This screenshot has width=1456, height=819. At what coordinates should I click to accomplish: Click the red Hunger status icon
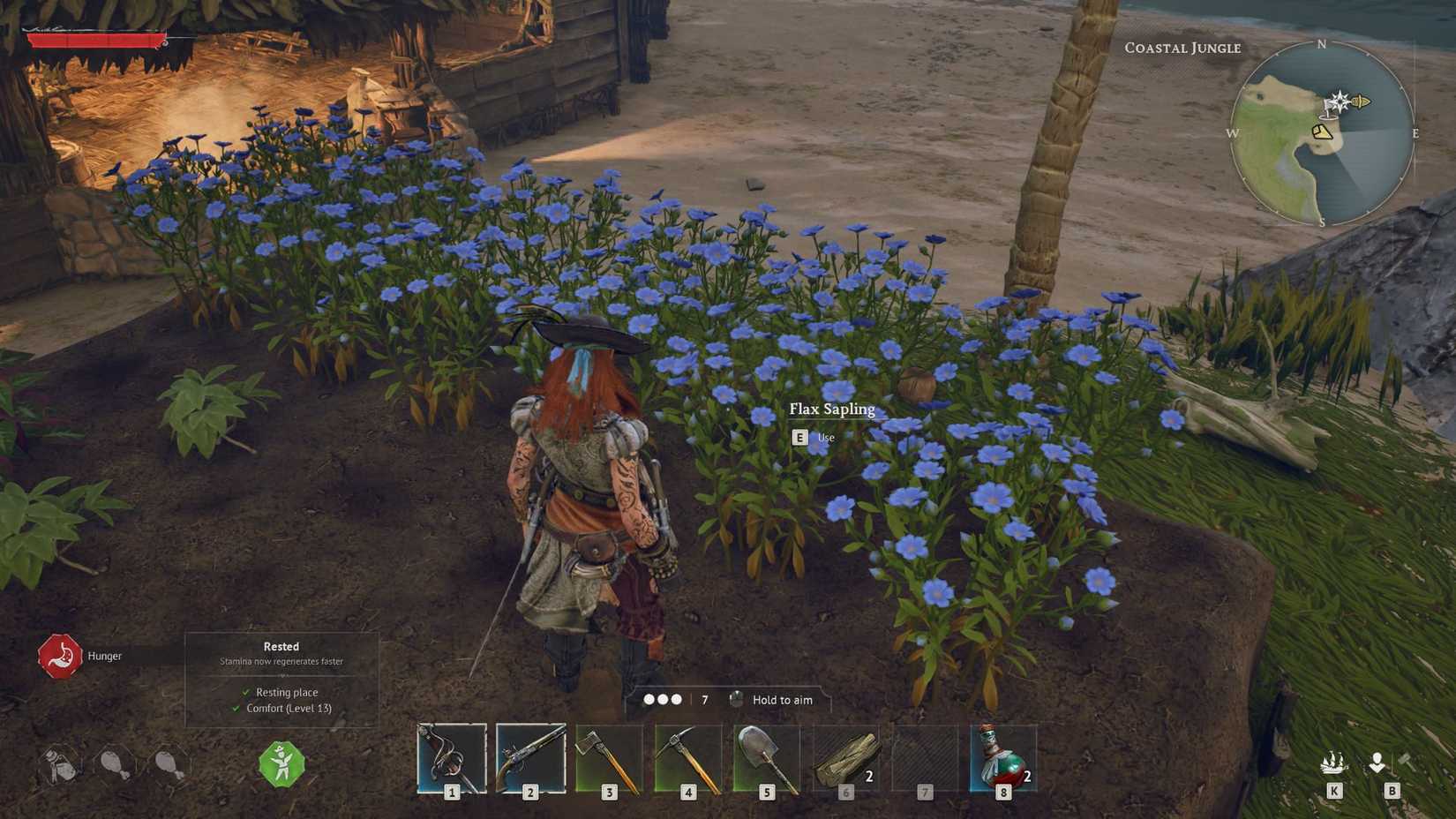pos(58,656)
